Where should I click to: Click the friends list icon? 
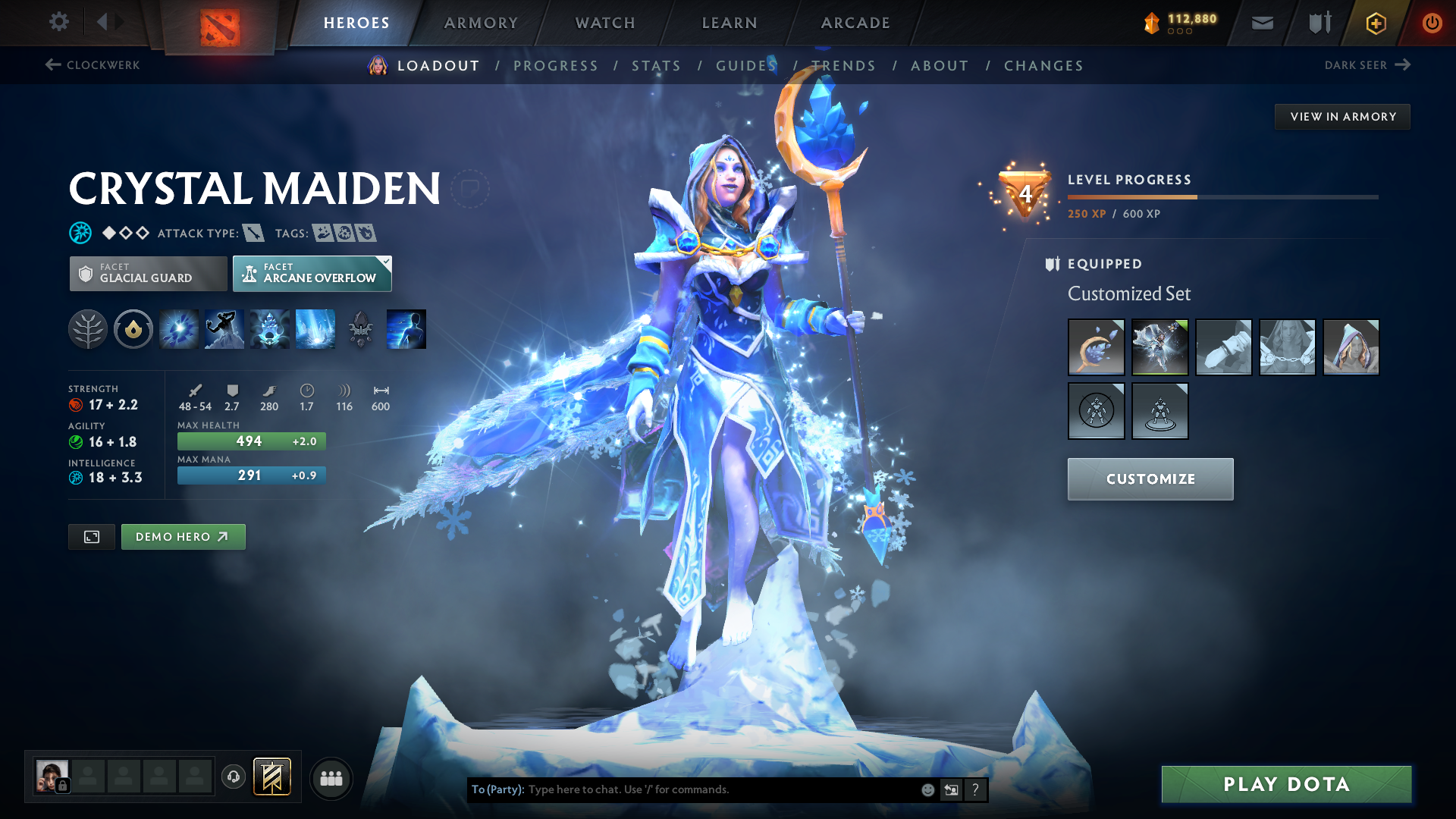331,777
